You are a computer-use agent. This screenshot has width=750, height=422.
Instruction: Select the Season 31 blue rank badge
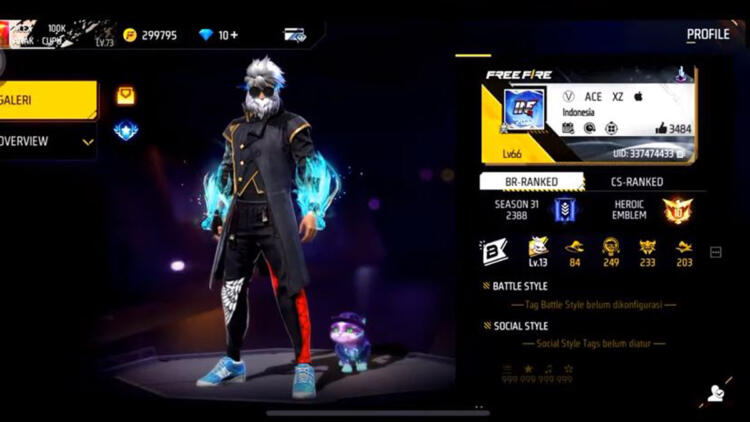(x=565, y=210)
